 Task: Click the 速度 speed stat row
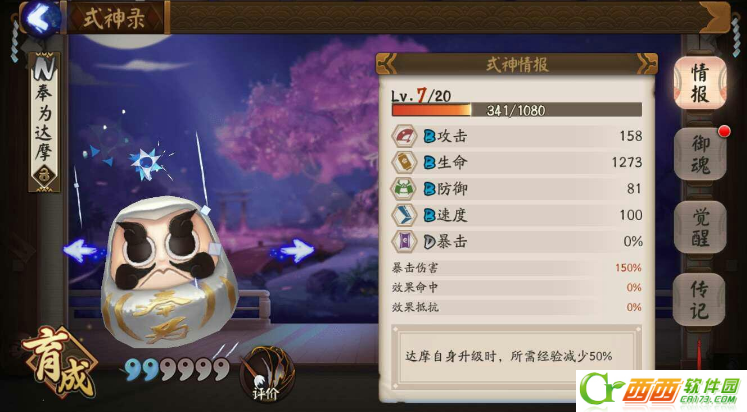pos(516,214)
